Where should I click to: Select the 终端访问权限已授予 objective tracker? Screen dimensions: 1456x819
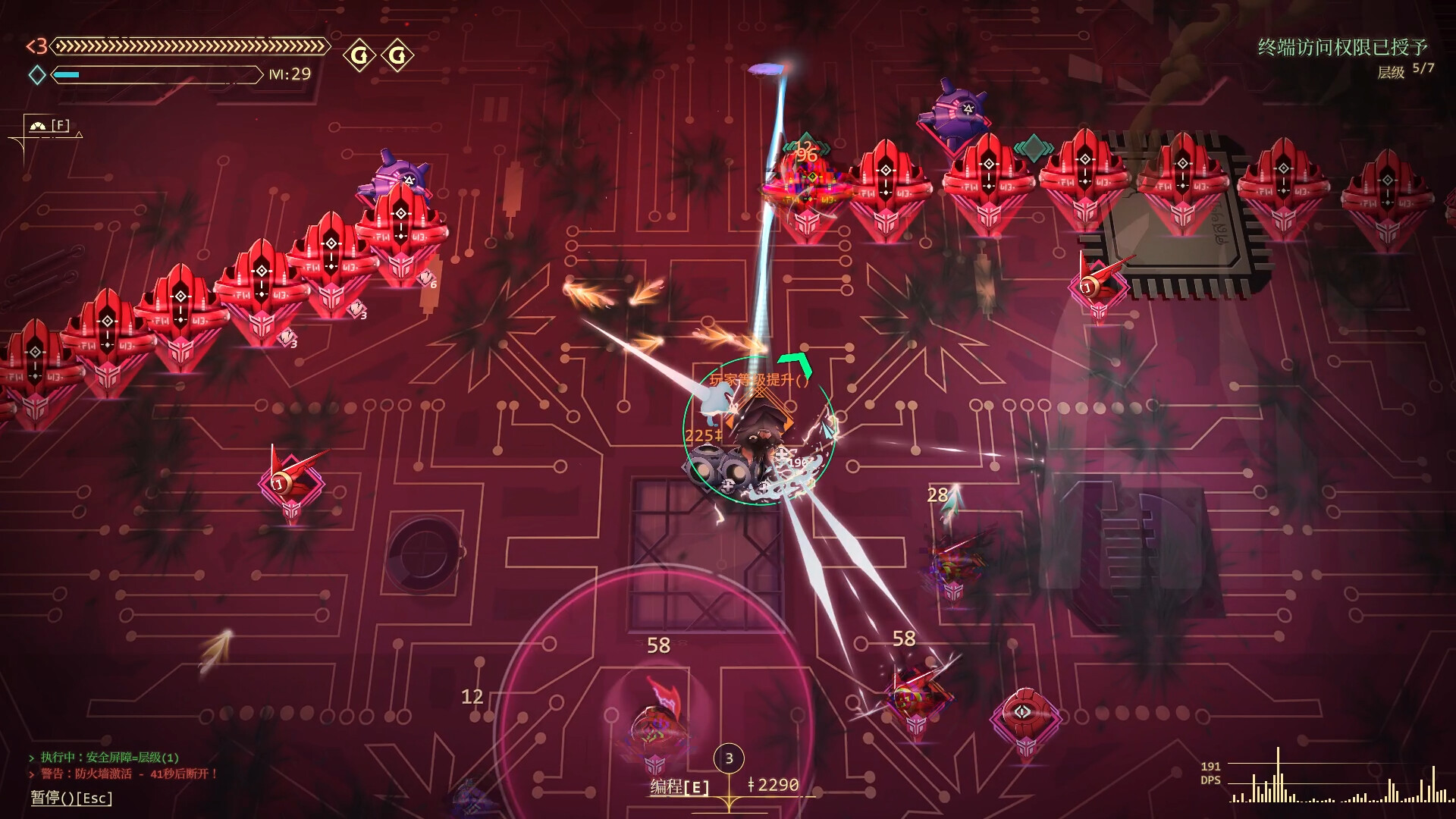coord(1342,48)
